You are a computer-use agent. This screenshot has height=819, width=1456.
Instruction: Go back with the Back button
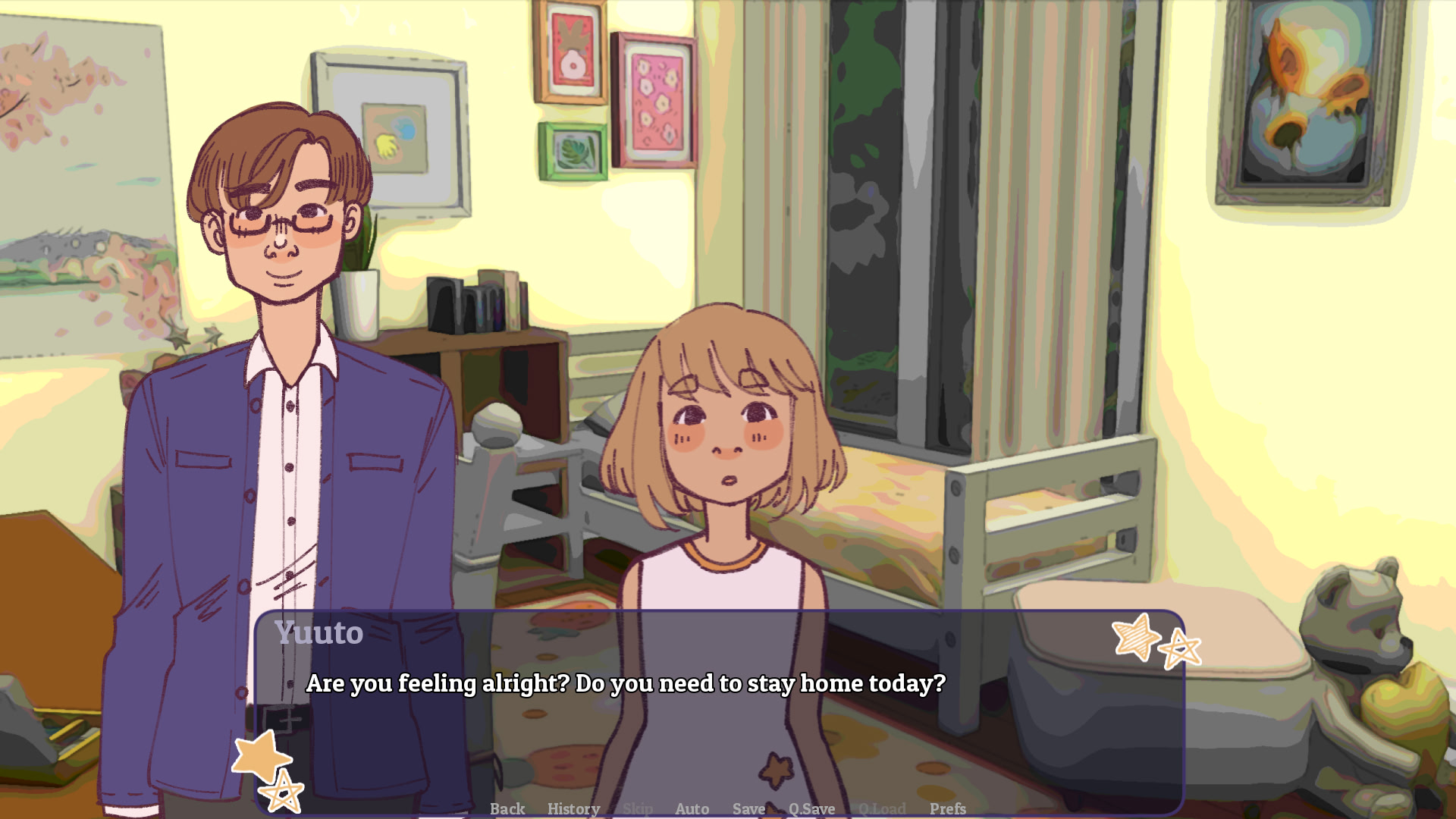(507, 808)
